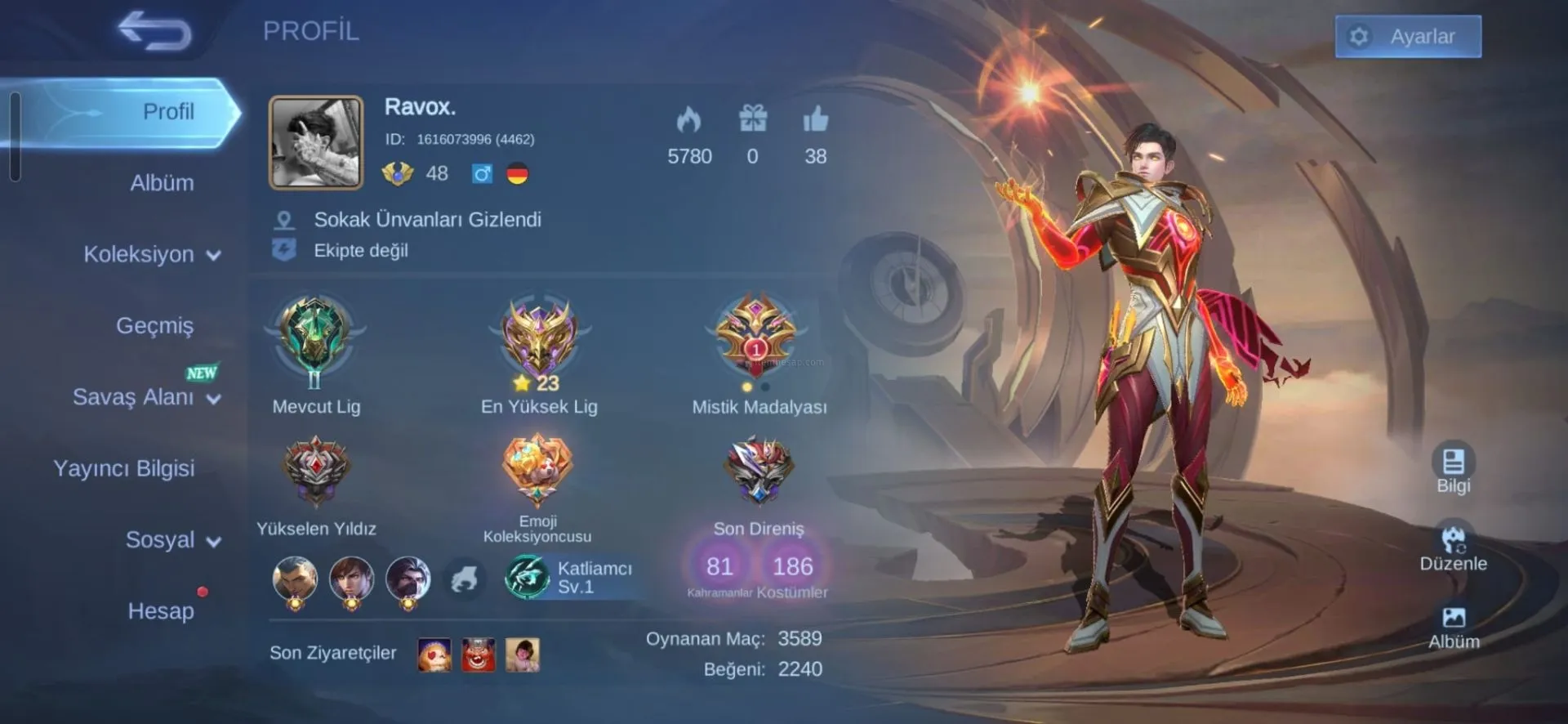Click Ravox's profile avatar picture
Screen dimensions: 1568x724
tap(316, 143)
